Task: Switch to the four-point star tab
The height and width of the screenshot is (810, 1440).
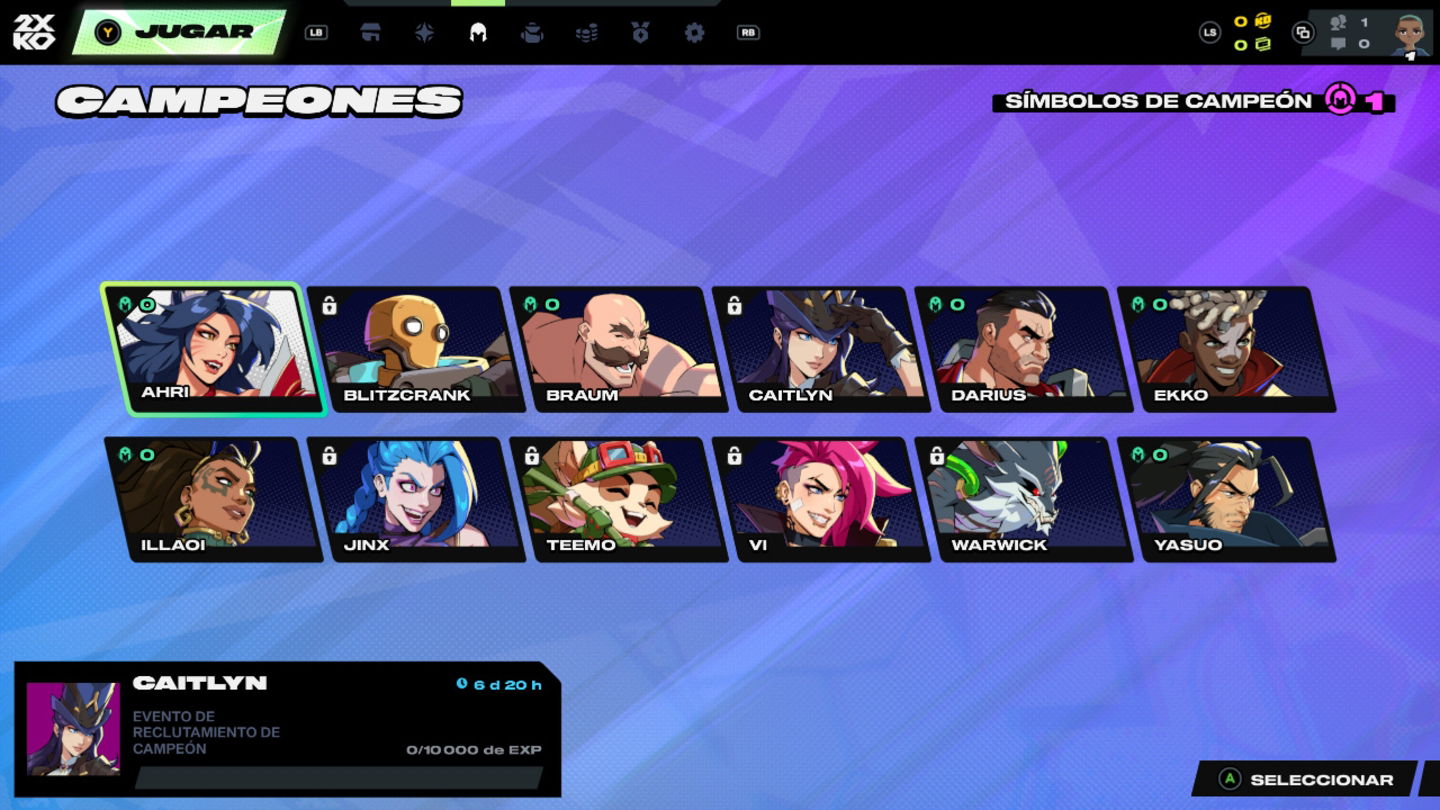Action: point(425,32)
